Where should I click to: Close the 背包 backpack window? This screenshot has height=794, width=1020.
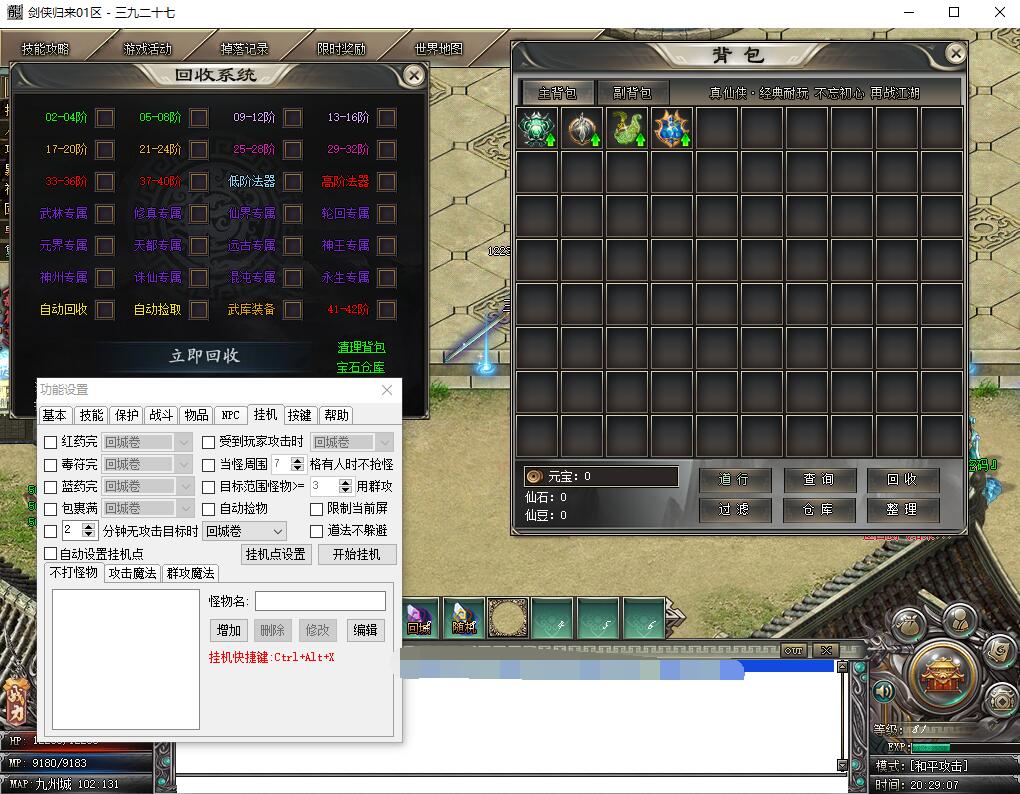point(956,53)
